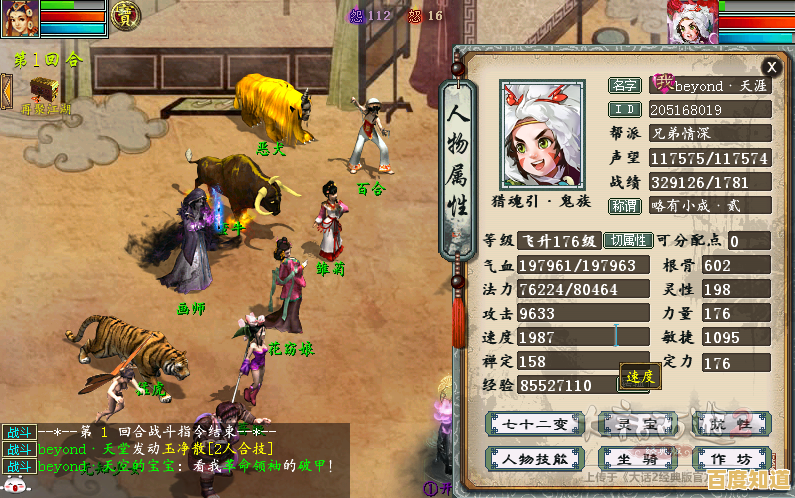Screen dimensions: 795x498
Task: Open the 抗性 resistances button
Action: (736, 424)
